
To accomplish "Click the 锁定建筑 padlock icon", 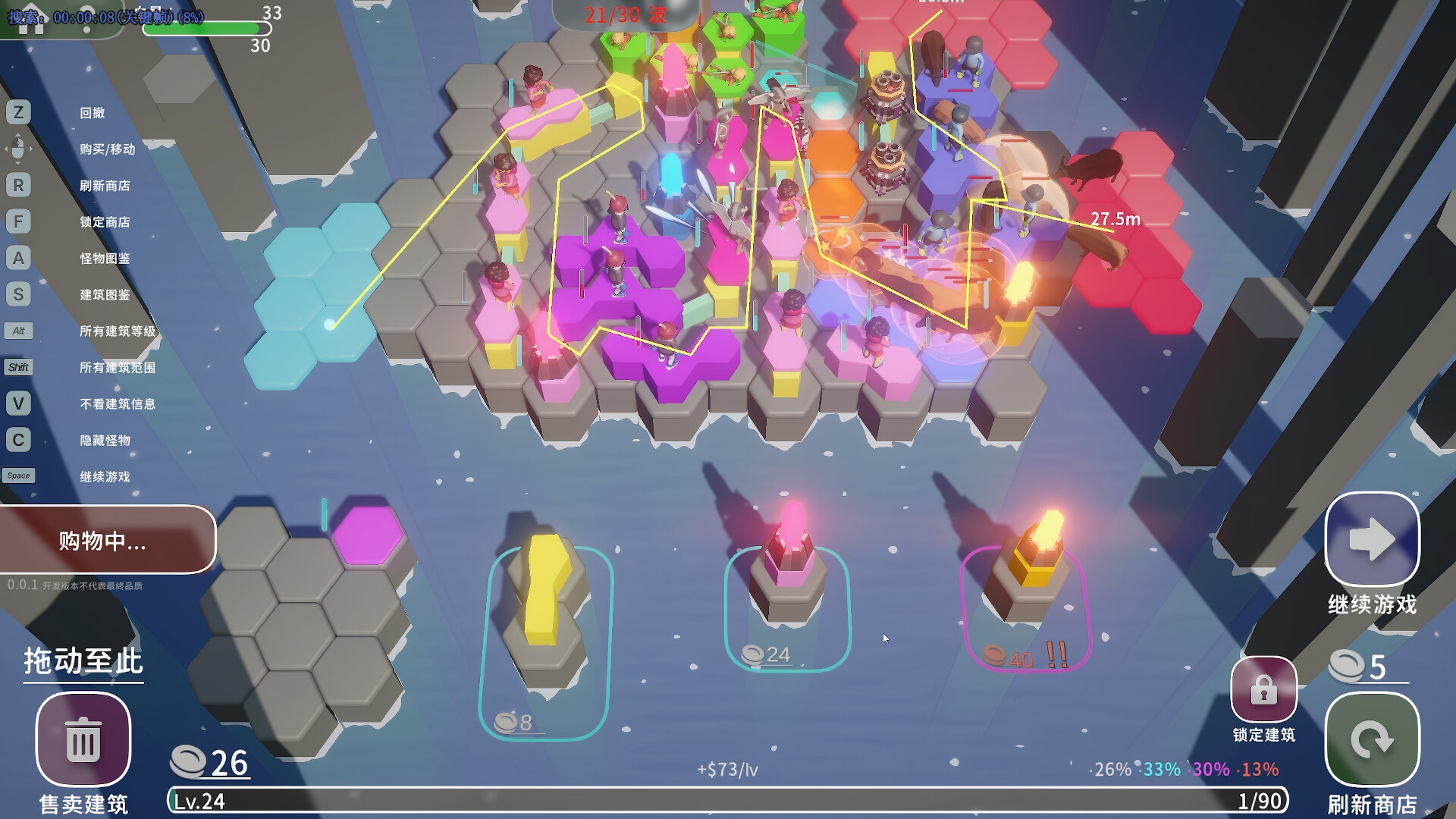I will [x=1263, y=690].
